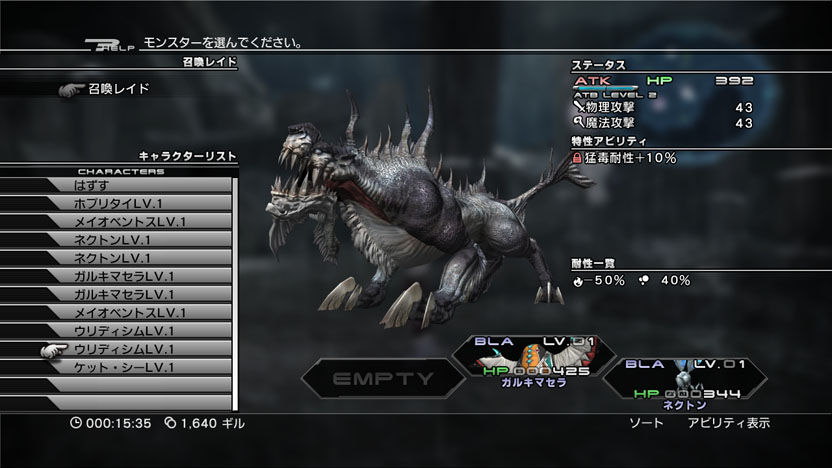The width and height of the screenshot is (832, 468).
Task: Activate the ソート (sort) option
Action: (645, 423)
